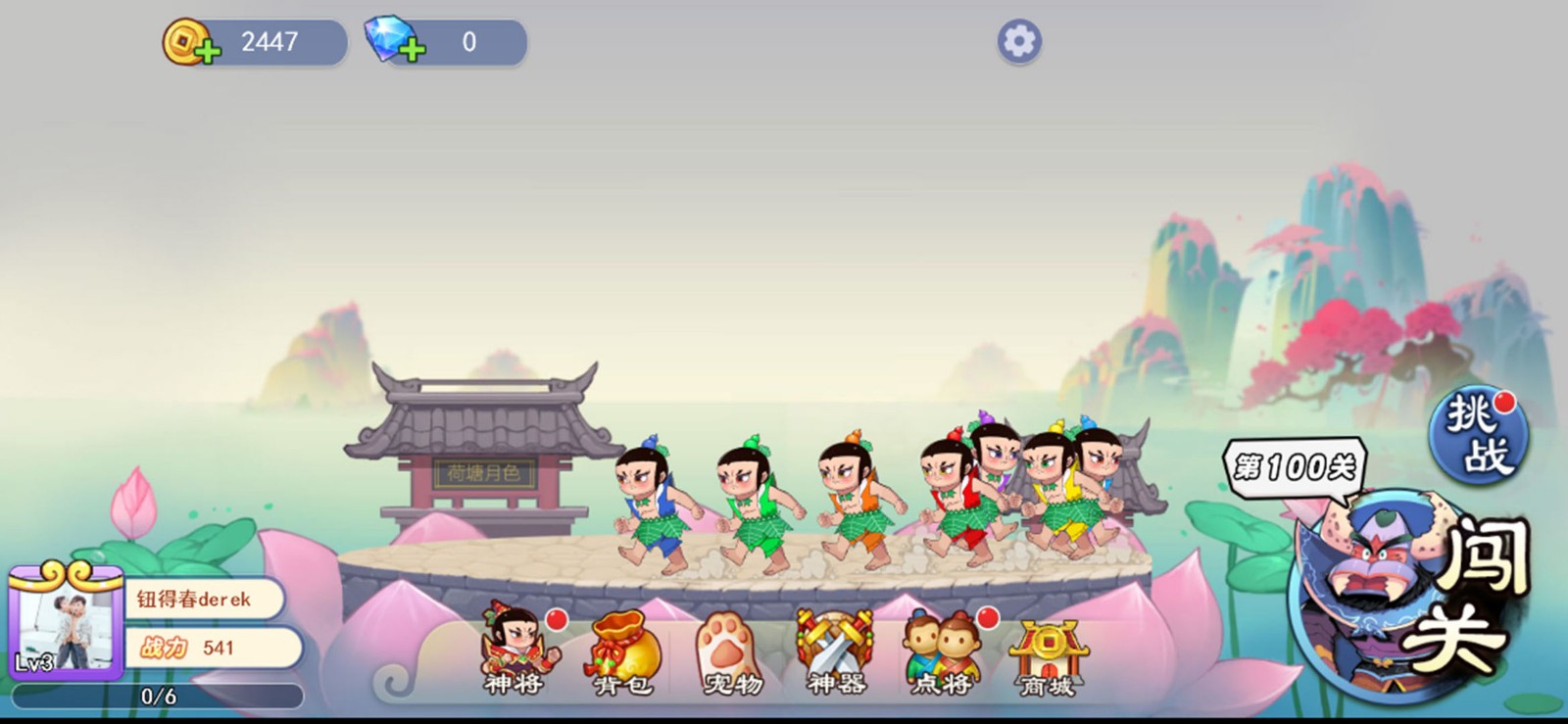1568x724 pixels.
Task: Open the gear settings menu
Action: [x=1019, y=42]
